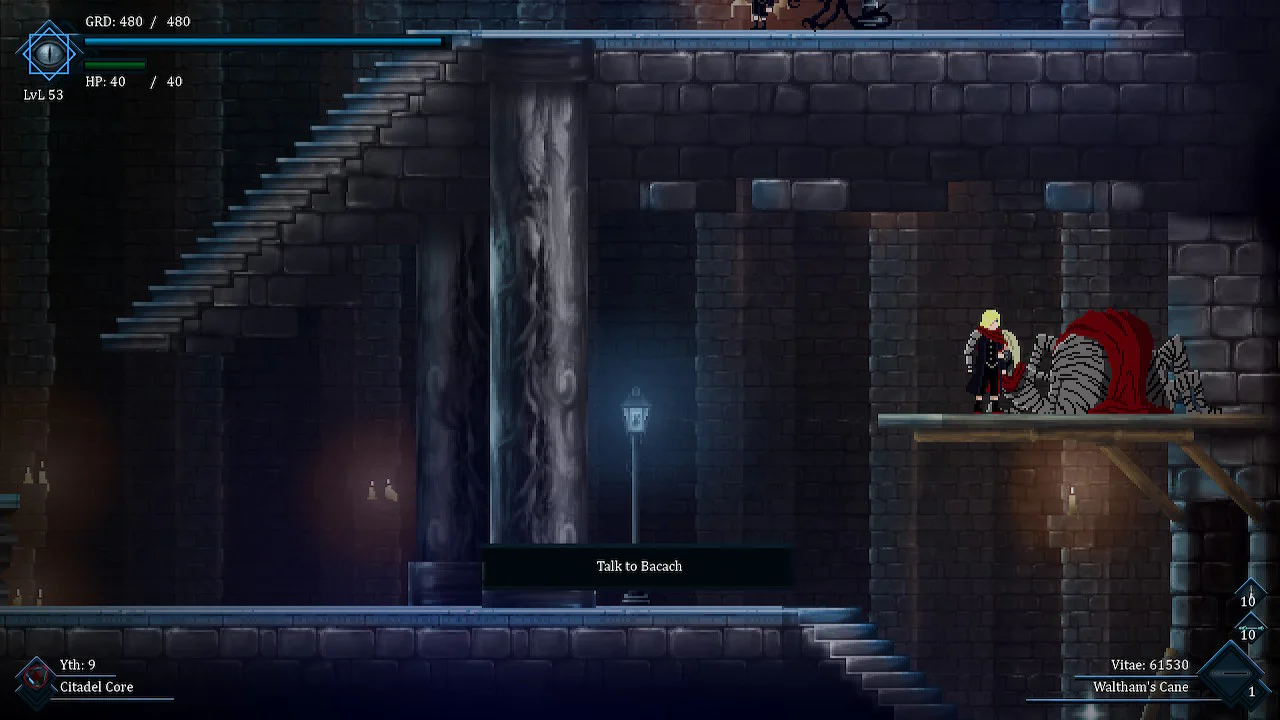
Task: Click the large diamond quick-item icon
Action: tap(1234, 675)
